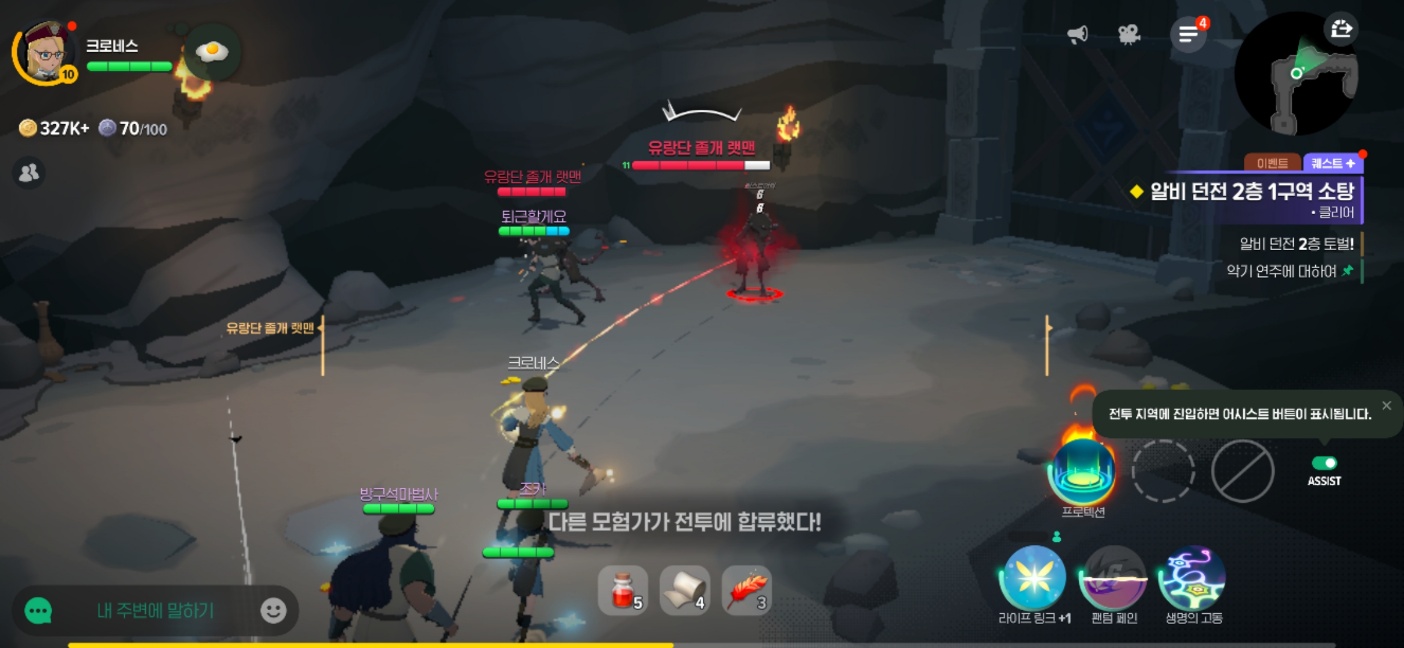Viewport: 1404px width, 648px height.
Task: Click the exit dungeon arrow button
Action: [x=1341, y=29]
